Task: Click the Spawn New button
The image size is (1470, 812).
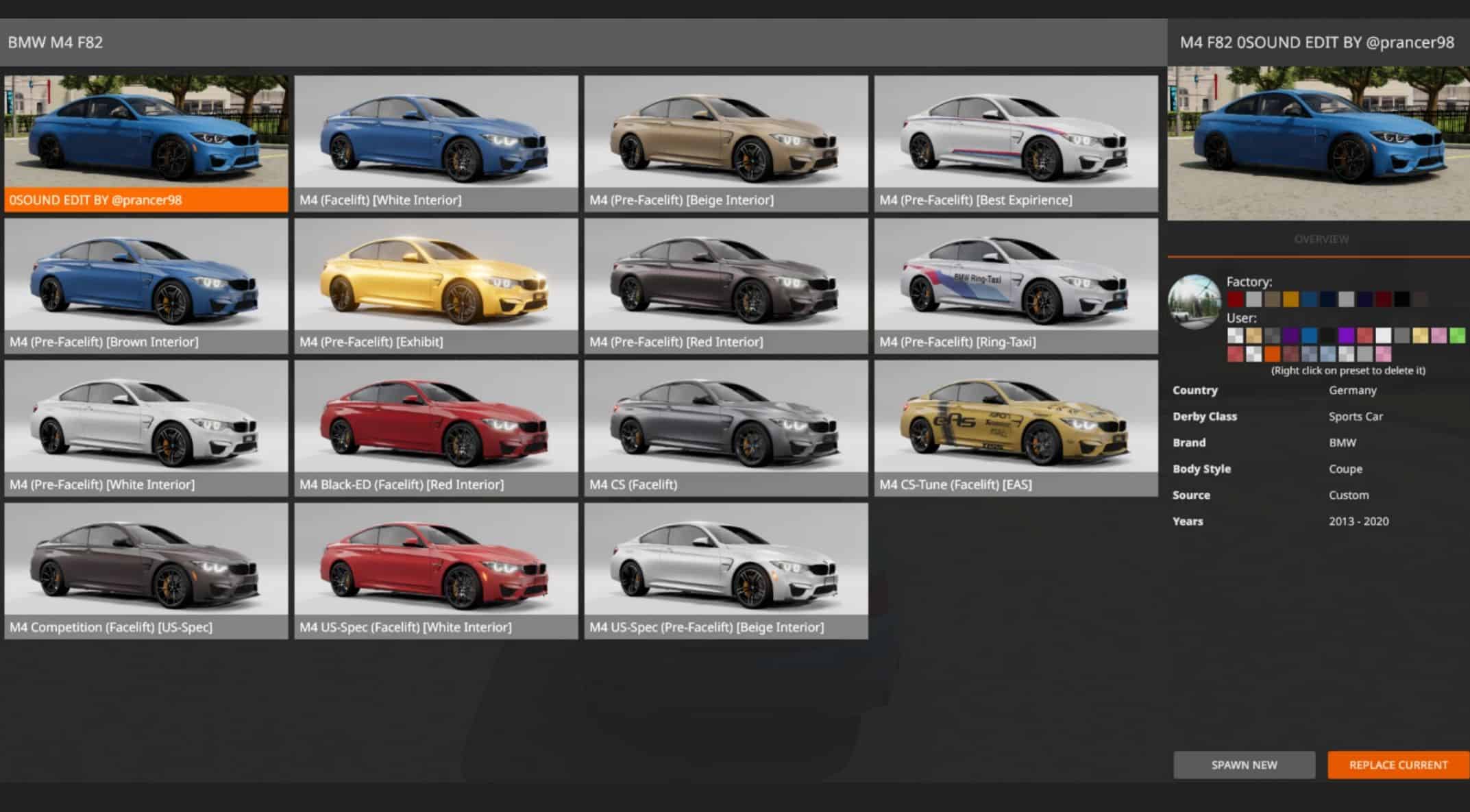Action: coord(1244,765)
